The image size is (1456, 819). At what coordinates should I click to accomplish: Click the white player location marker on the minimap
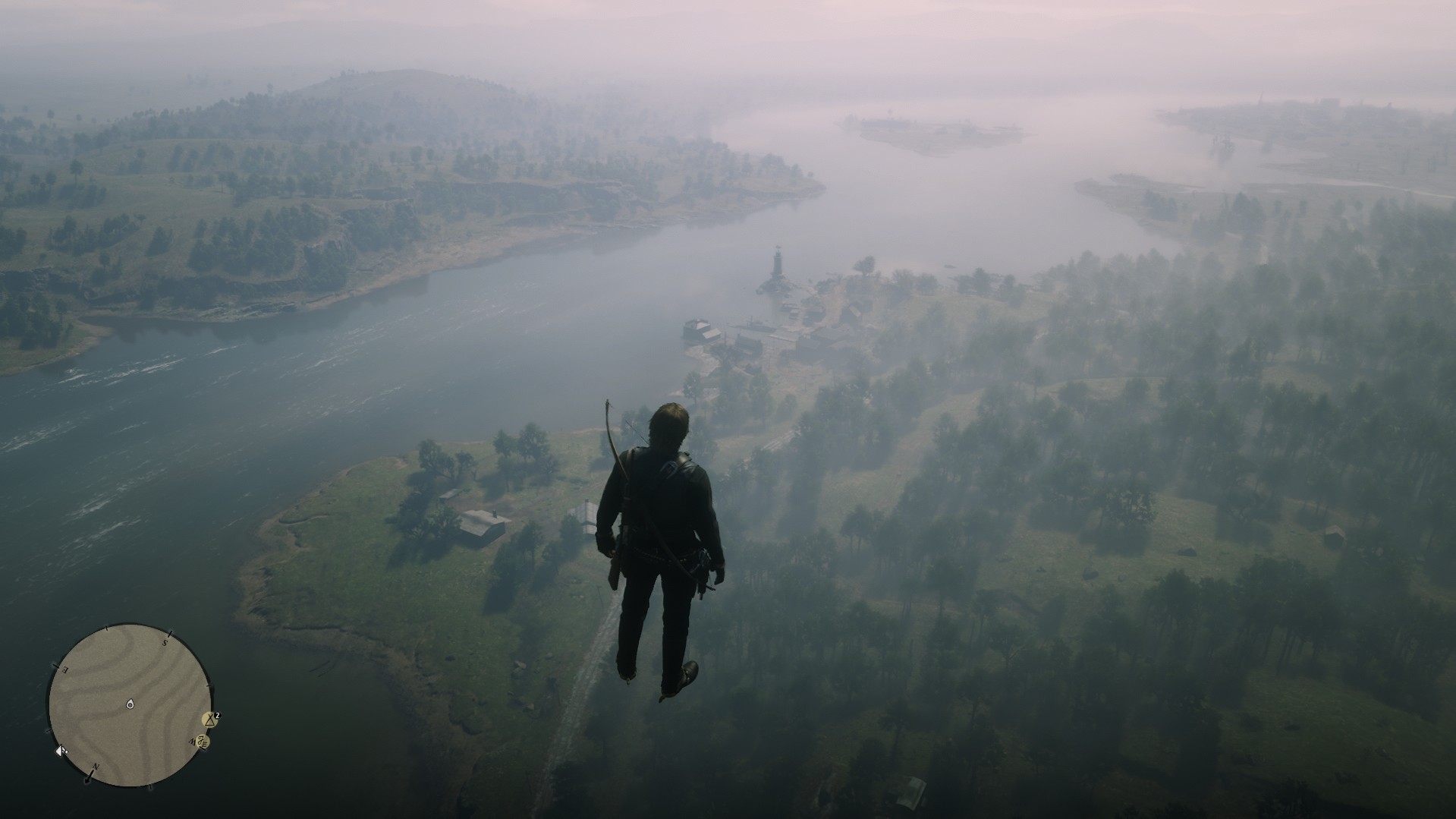pyautogui.click(x=130, y=704)
